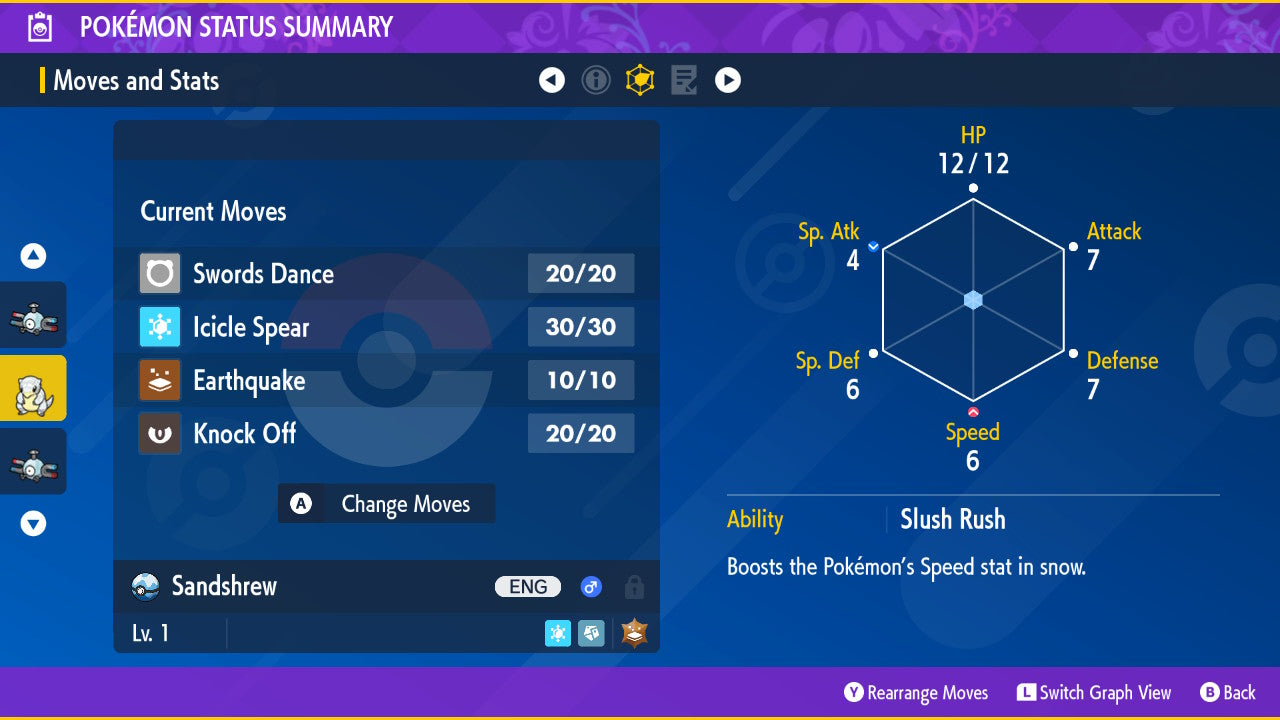Select the next Pokémon down arrow
Image resolution: width=1280 pixels, height=720 pixels.
coord(34,523)
